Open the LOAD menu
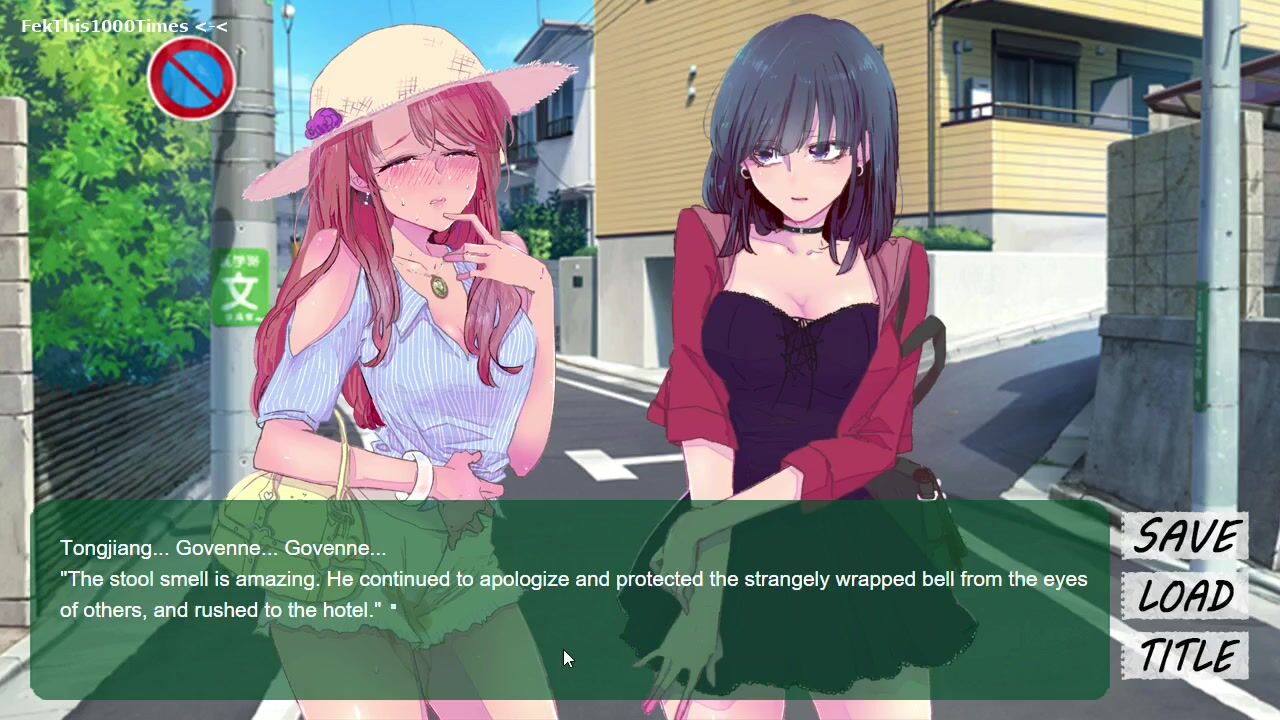Image resolution: width=1280 pixels, height=720 pixels. point(1185,597)
